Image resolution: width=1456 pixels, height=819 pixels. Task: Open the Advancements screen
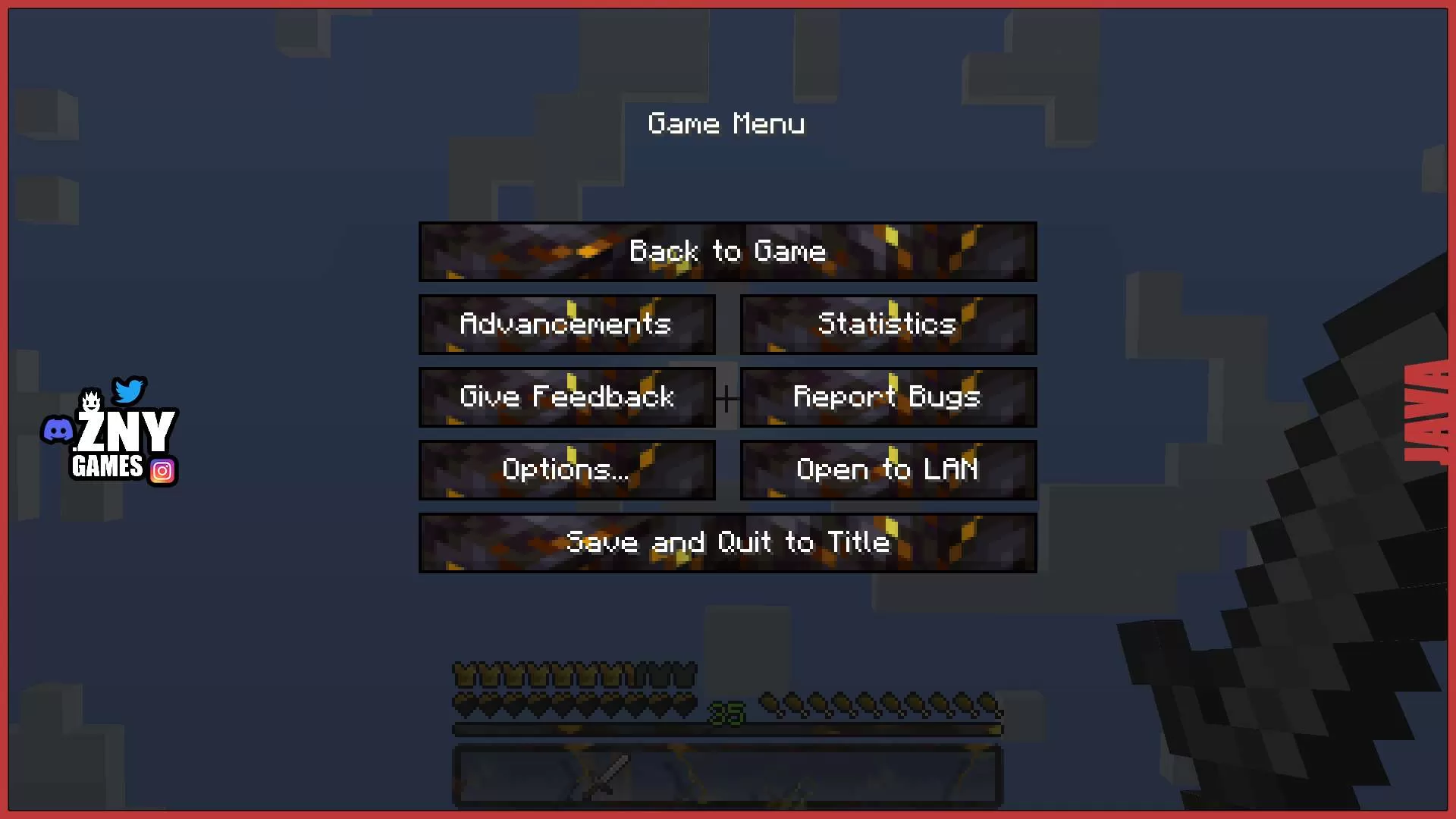pyautogui.click(x=566, y=324)
